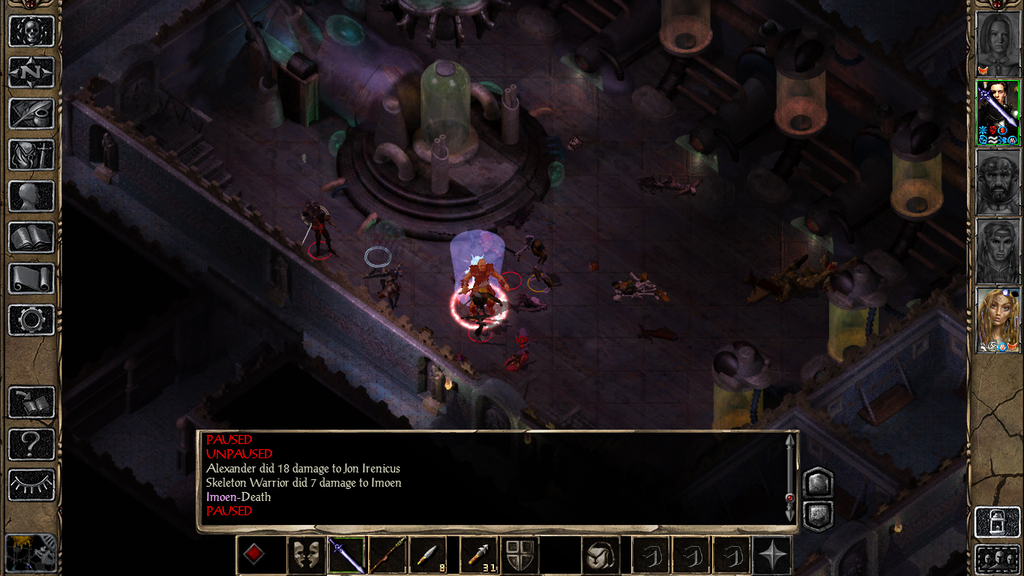Click the question mark help button

(x=31, y=443)
